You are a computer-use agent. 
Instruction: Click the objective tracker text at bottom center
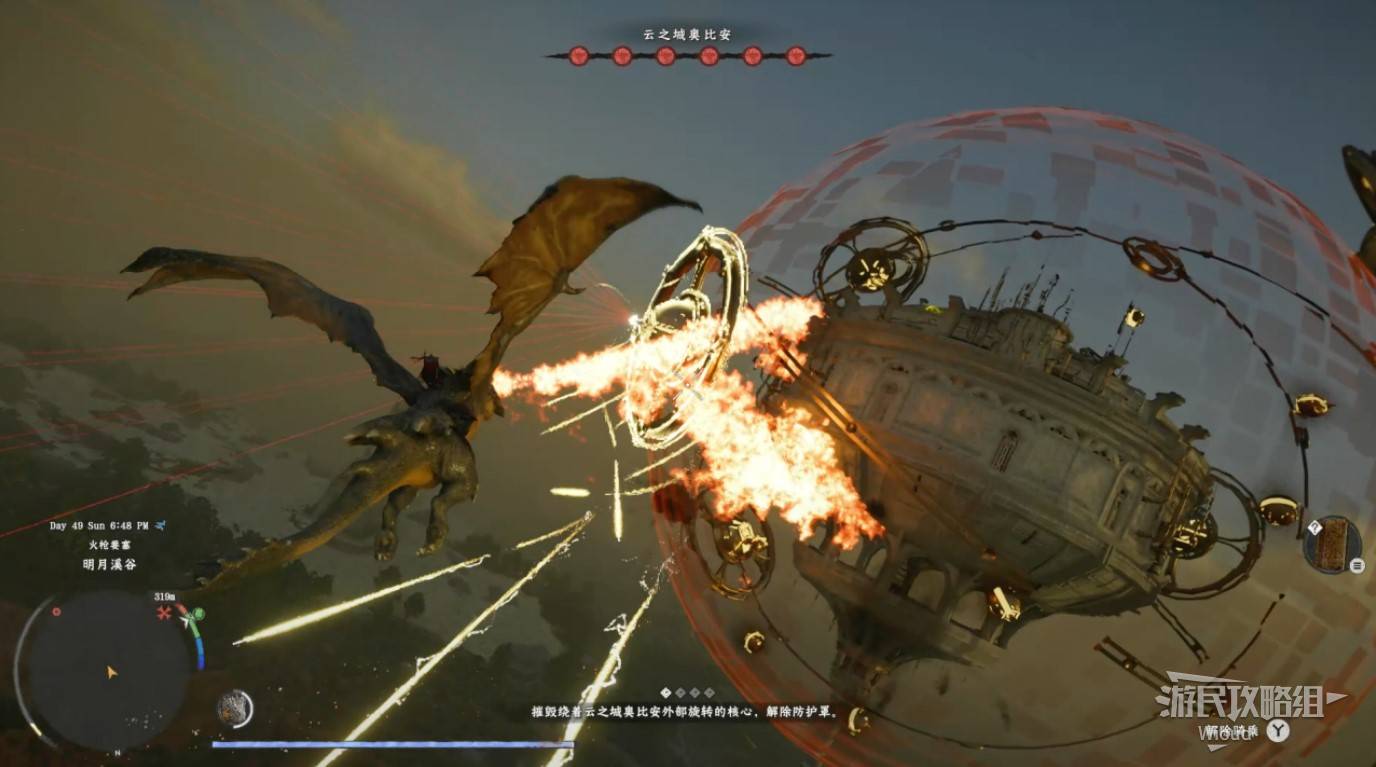click(x=687, y=713)
